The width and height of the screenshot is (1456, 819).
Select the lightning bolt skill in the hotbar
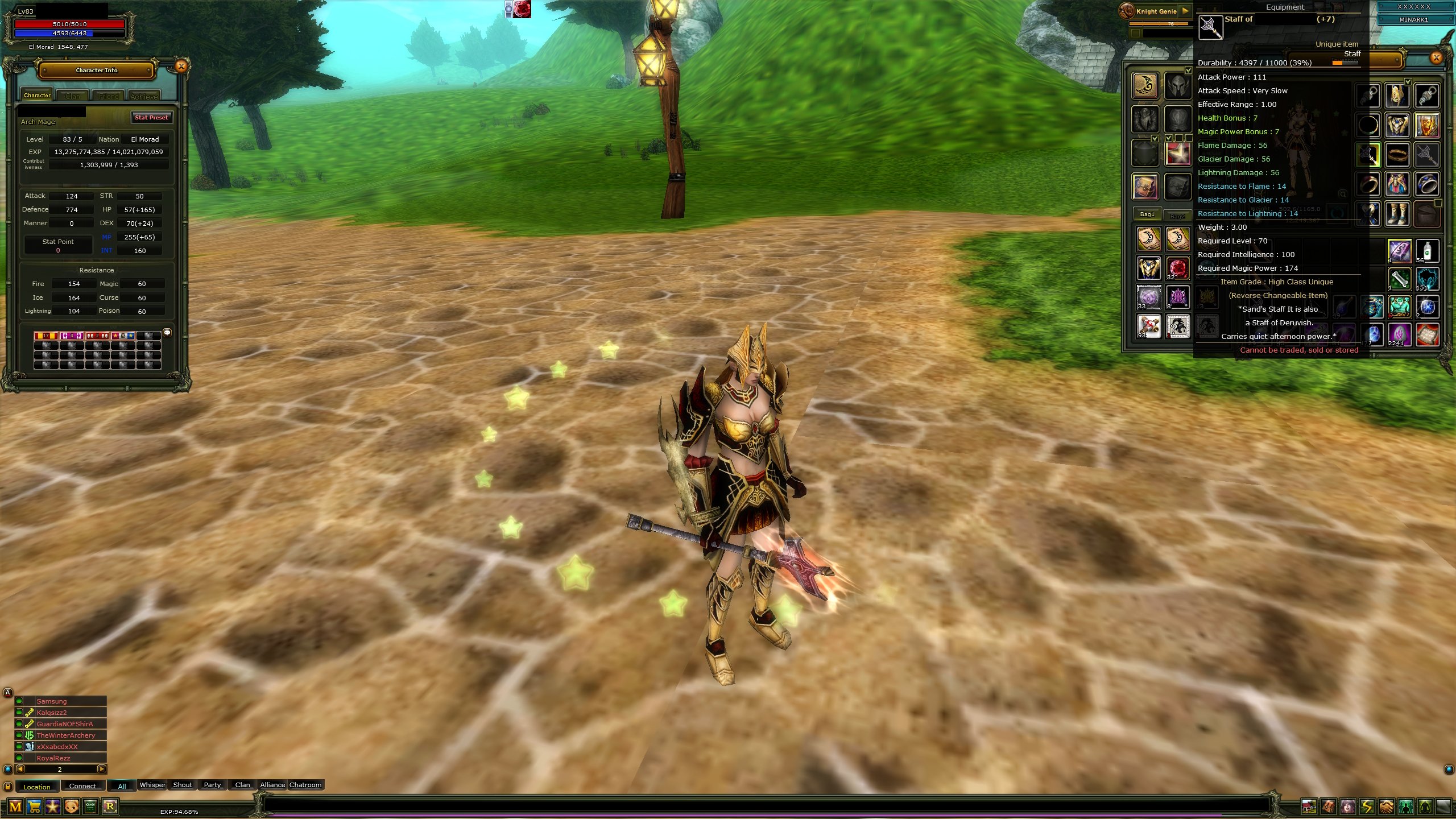1367,808
